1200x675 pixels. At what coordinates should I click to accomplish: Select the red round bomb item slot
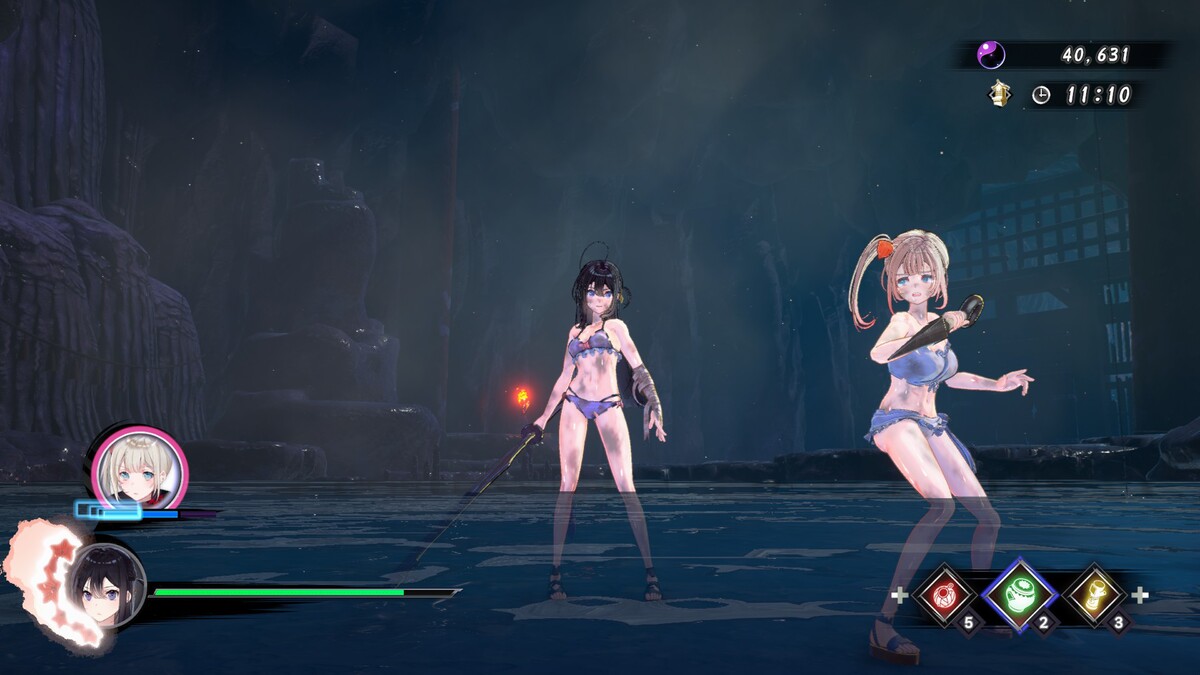(x=944, y=596)
